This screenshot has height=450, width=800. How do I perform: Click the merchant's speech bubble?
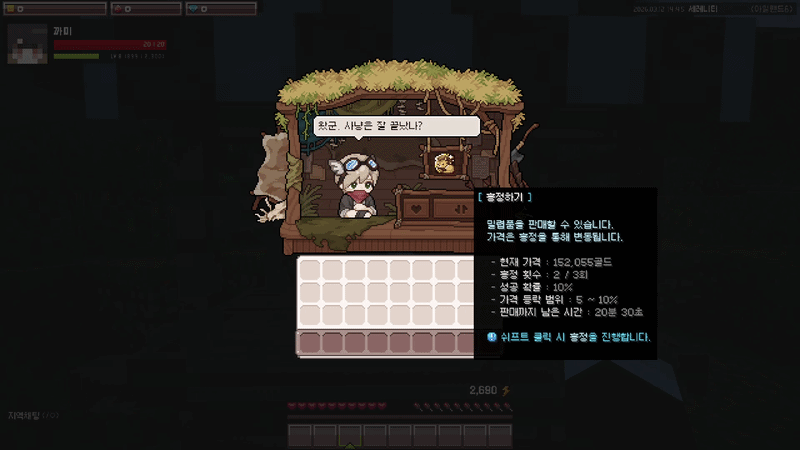coord(396,126)
